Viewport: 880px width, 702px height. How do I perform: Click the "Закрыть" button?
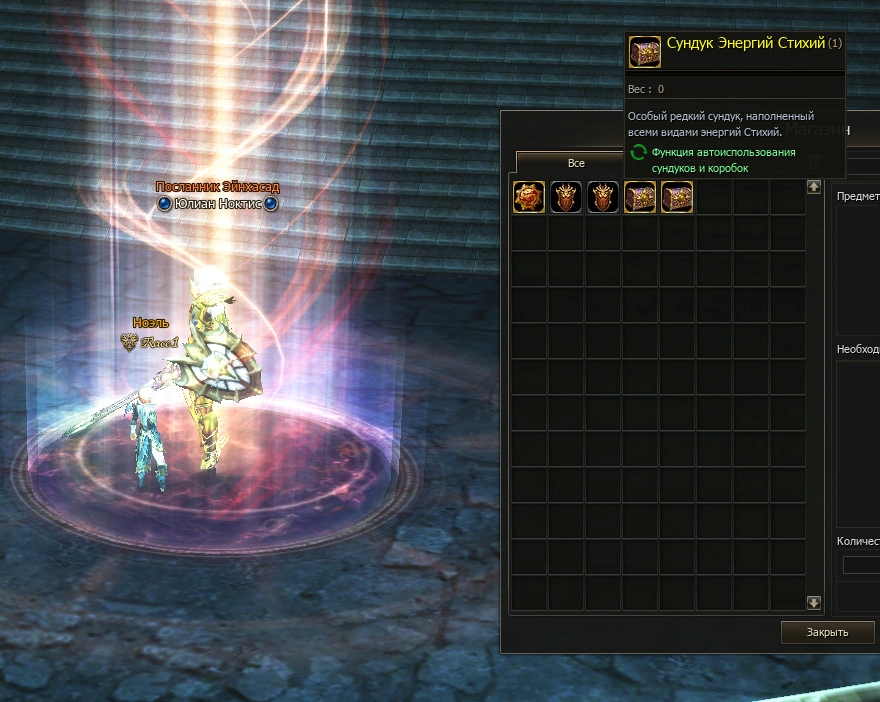[x=827, y=632]
